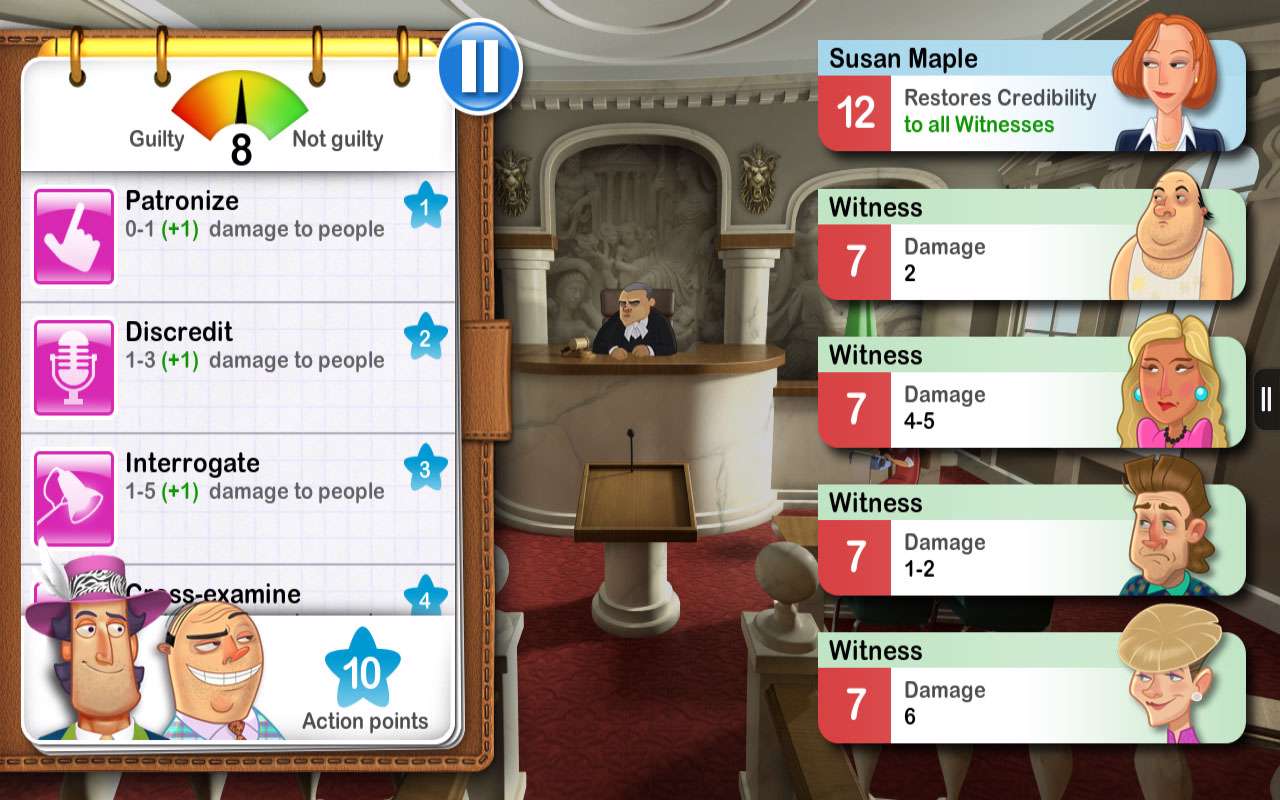Target Susan Maple's card

point(1030,97)
